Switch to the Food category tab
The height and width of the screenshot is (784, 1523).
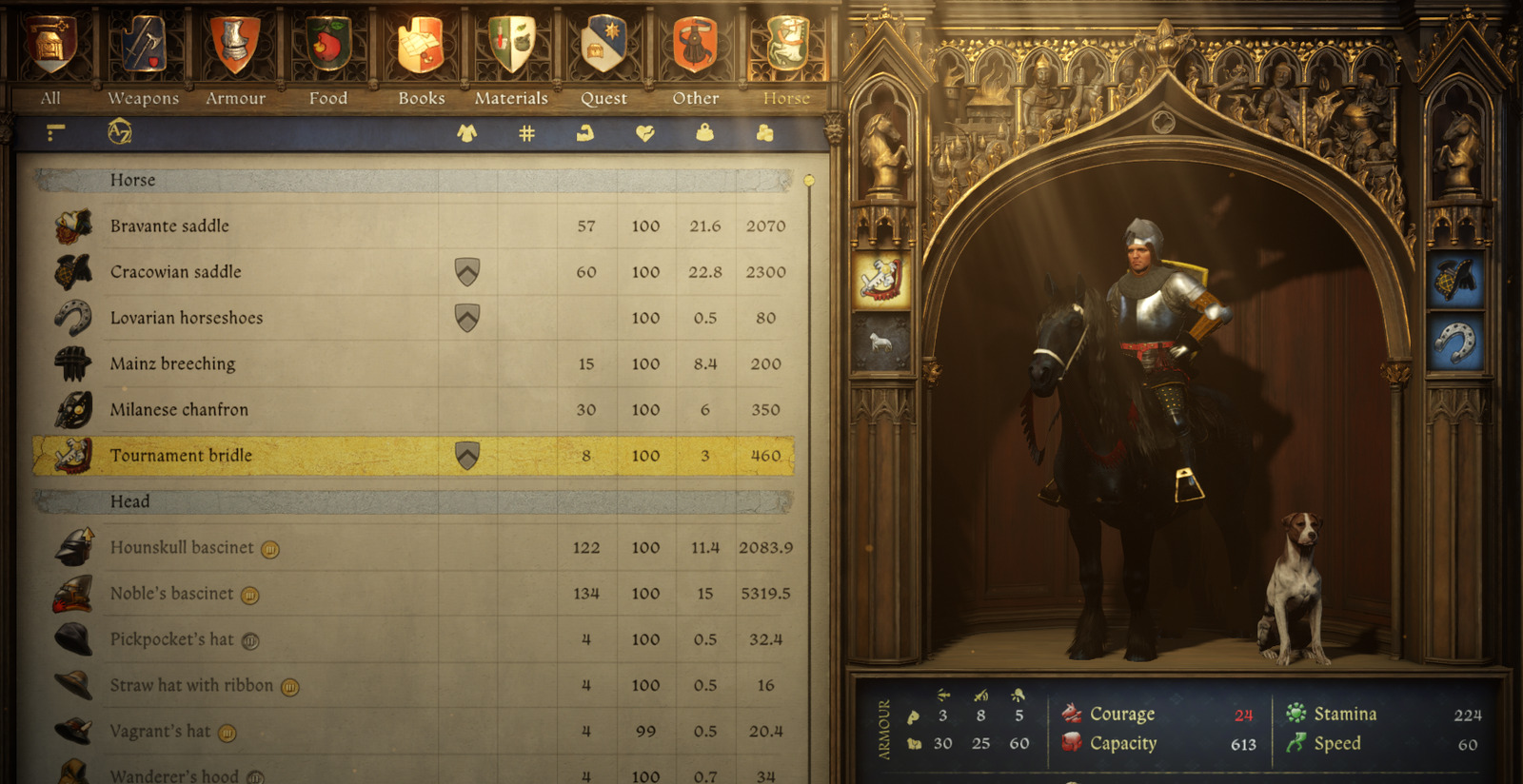[x=328, y=43]
